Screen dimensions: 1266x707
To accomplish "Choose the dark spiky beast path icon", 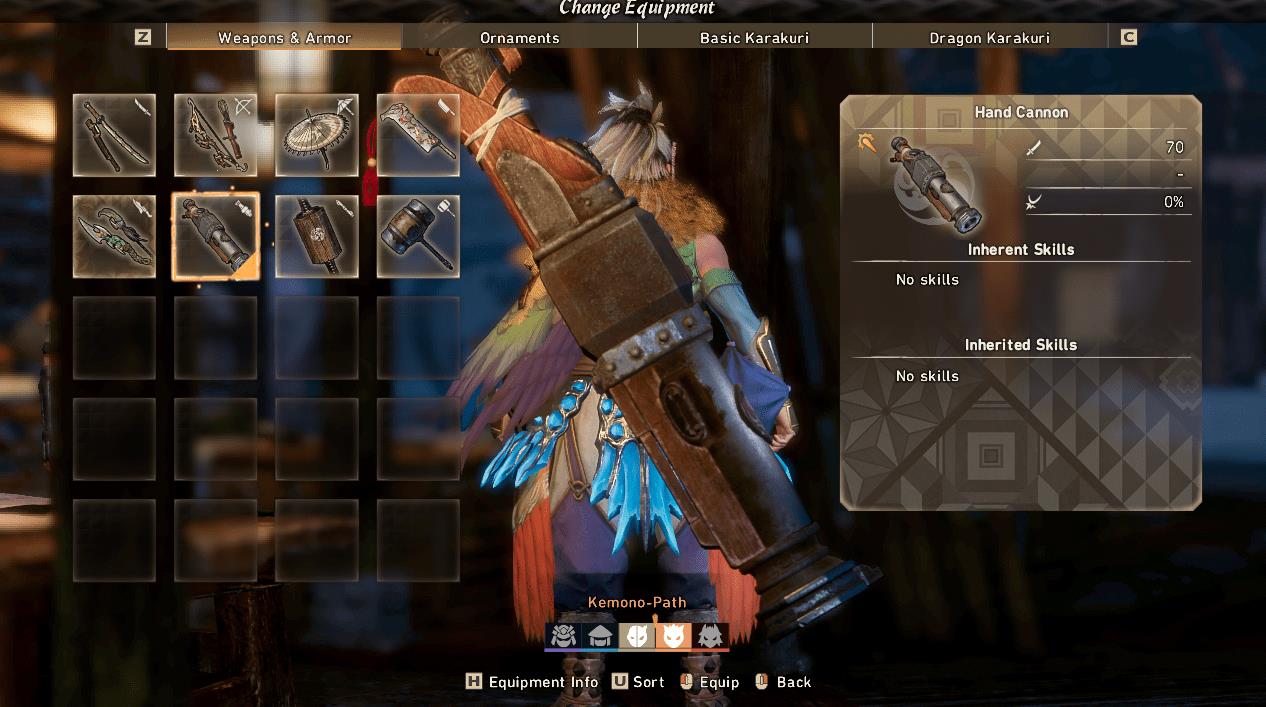I will pos(710,636).
